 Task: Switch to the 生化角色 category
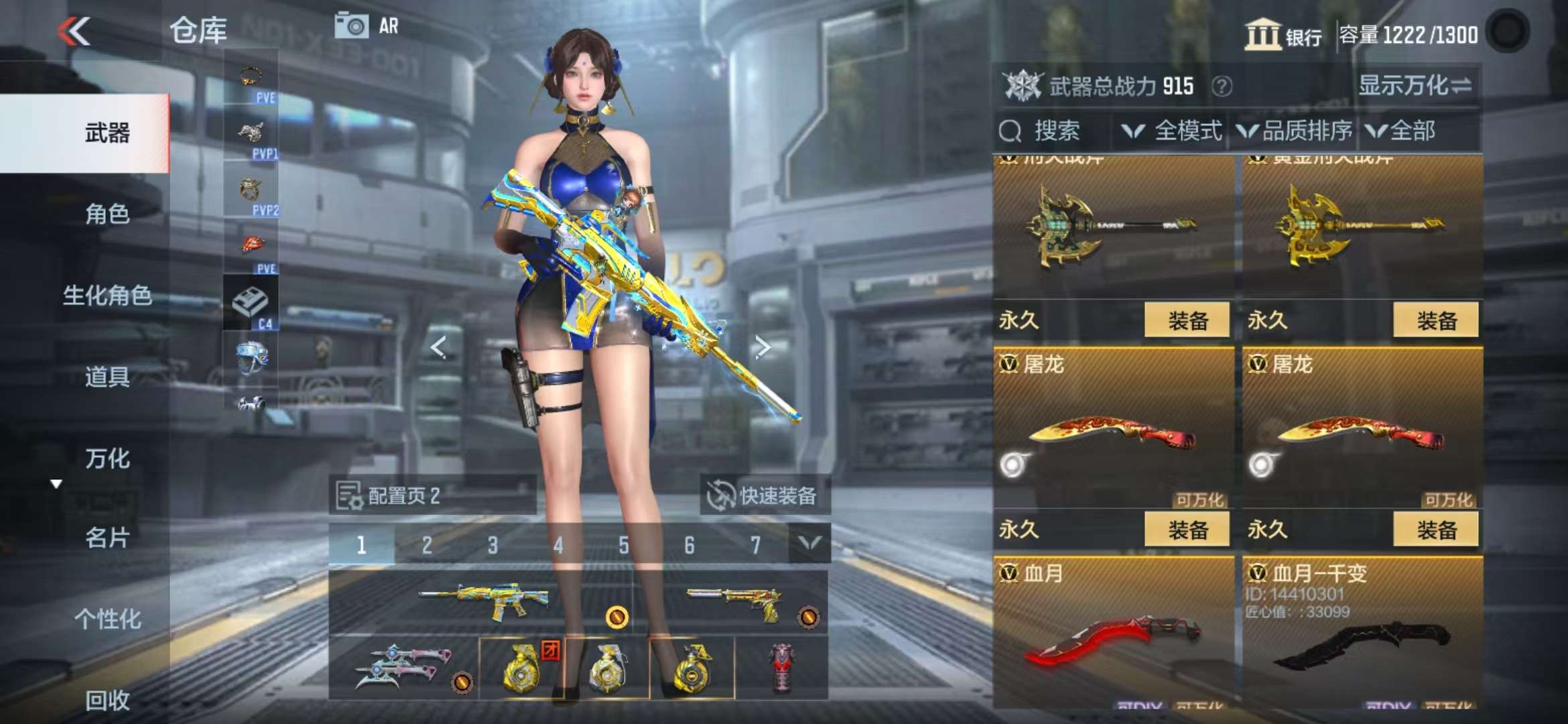pos(107,296)
